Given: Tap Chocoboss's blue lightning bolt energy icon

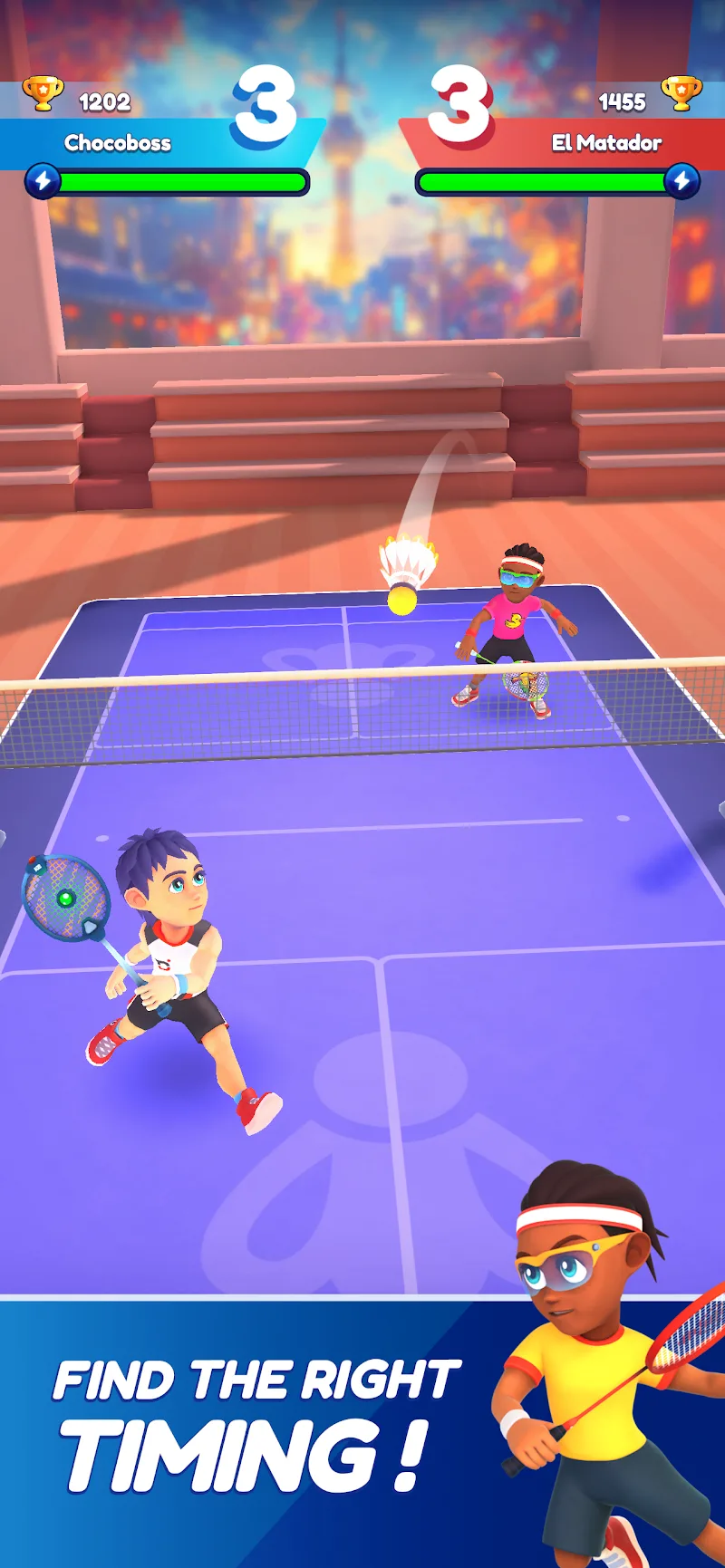Looking at the screenshot, I should click(43, 181).
